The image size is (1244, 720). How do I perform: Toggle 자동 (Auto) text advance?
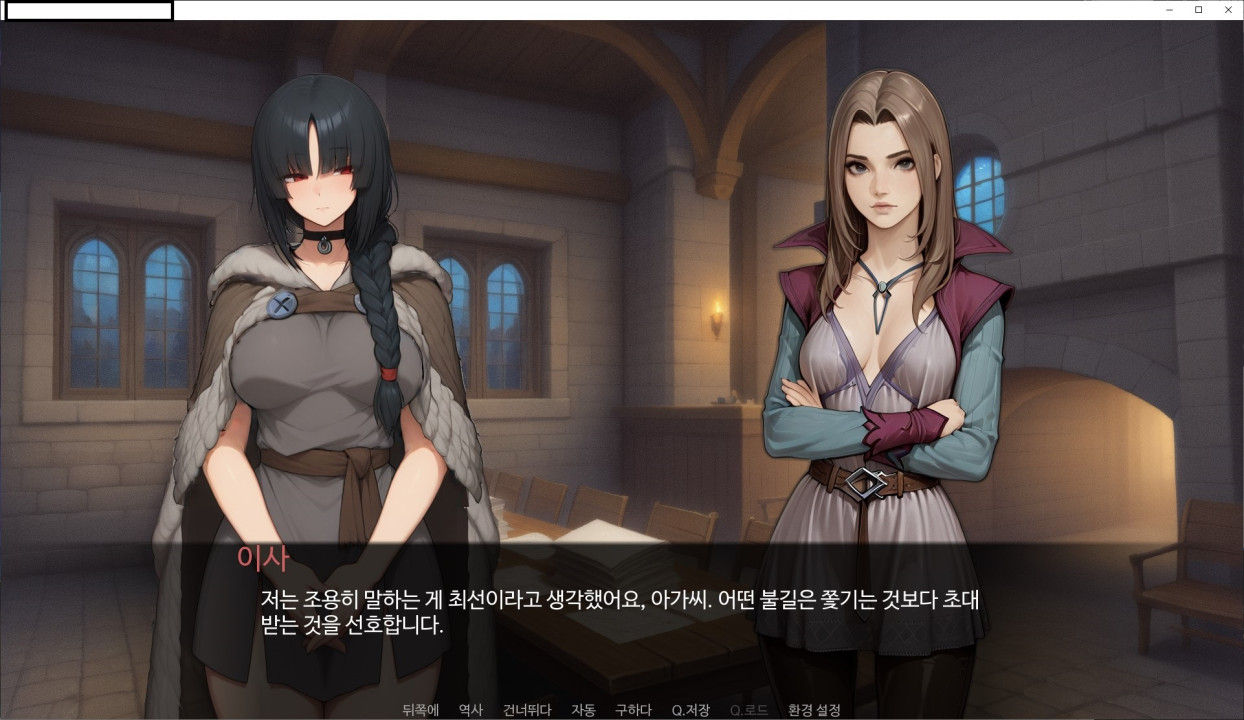coord(583,710)
